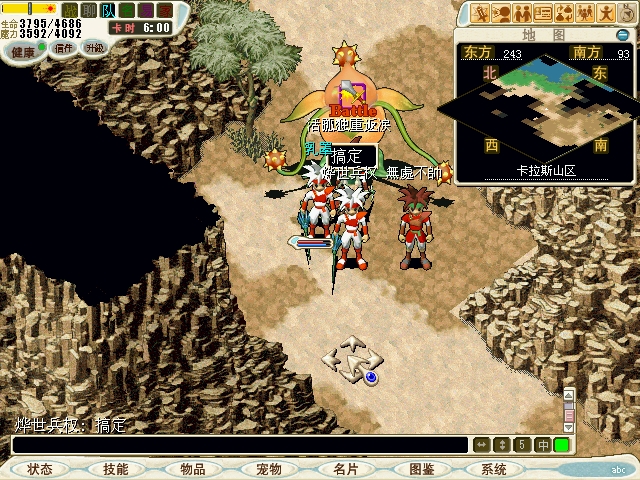Select the two-people party action icon
The image size is (640, 480).
(x=523, y=13)
